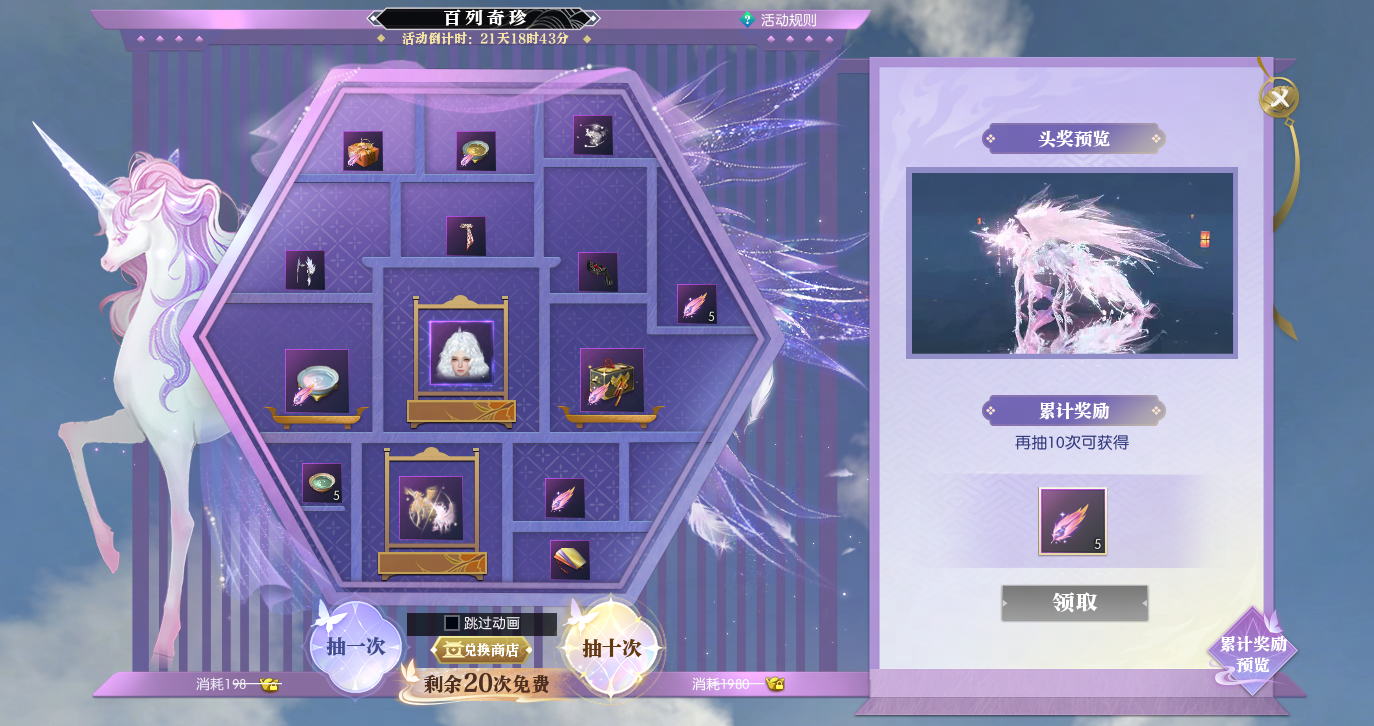The height and width of the screenshot is (726, 1374).
Task: Inspect the golden treasure chest prize
Action: coord(611,381)
